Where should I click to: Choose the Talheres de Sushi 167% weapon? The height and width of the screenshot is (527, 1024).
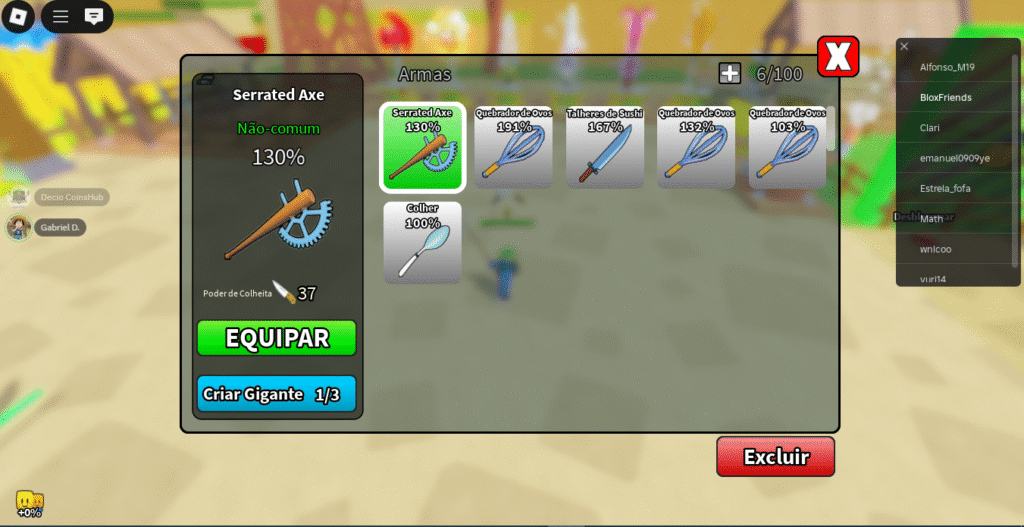coord(605,147)
